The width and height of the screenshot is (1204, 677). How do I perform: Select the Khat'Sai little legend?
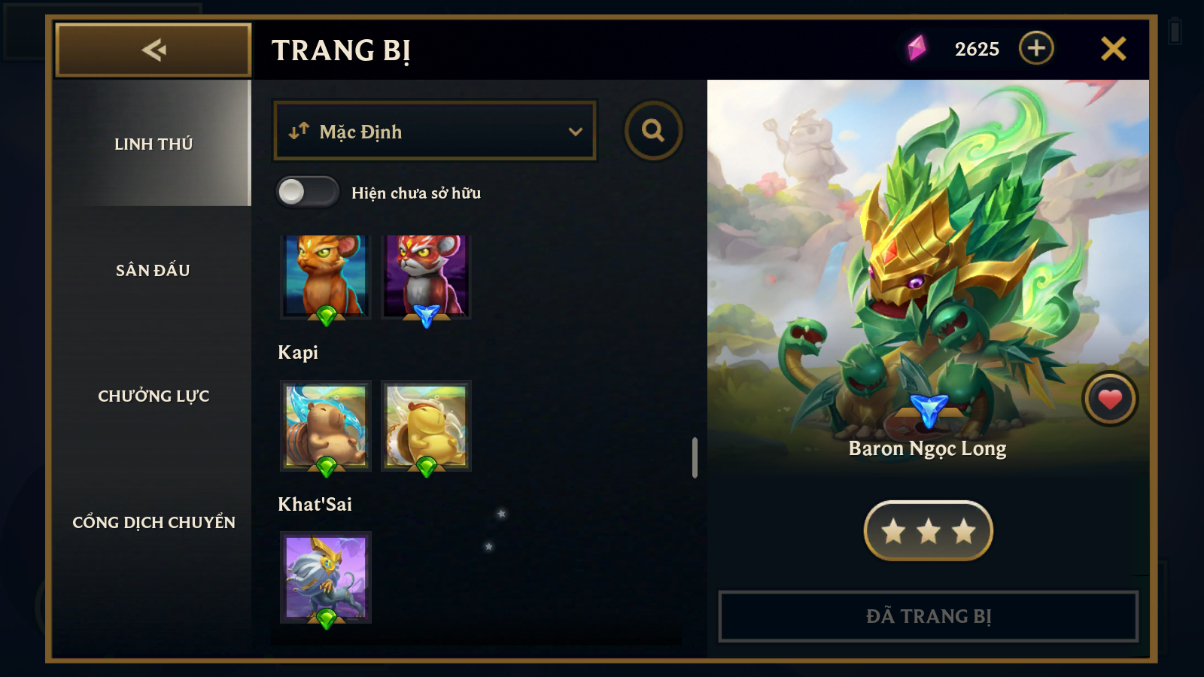(x=326, y=577)
